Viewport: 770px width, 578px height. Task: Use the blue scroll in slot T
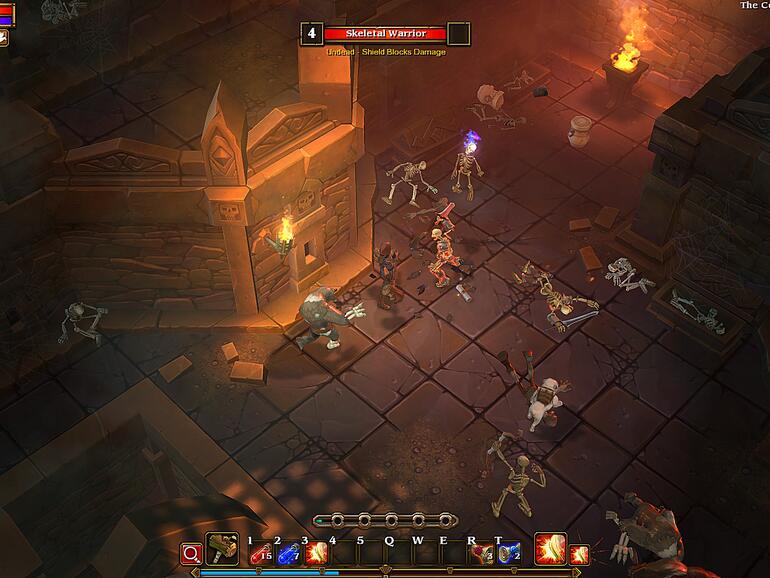coord(508,552)
